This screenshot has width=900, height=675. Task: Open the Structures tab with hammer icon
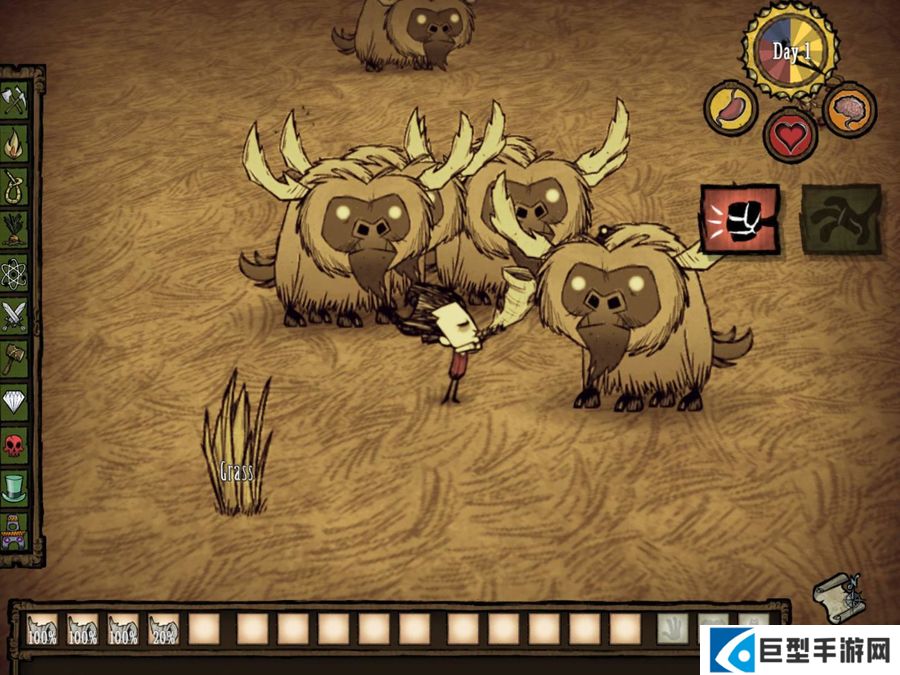click(x=16, y=356)
